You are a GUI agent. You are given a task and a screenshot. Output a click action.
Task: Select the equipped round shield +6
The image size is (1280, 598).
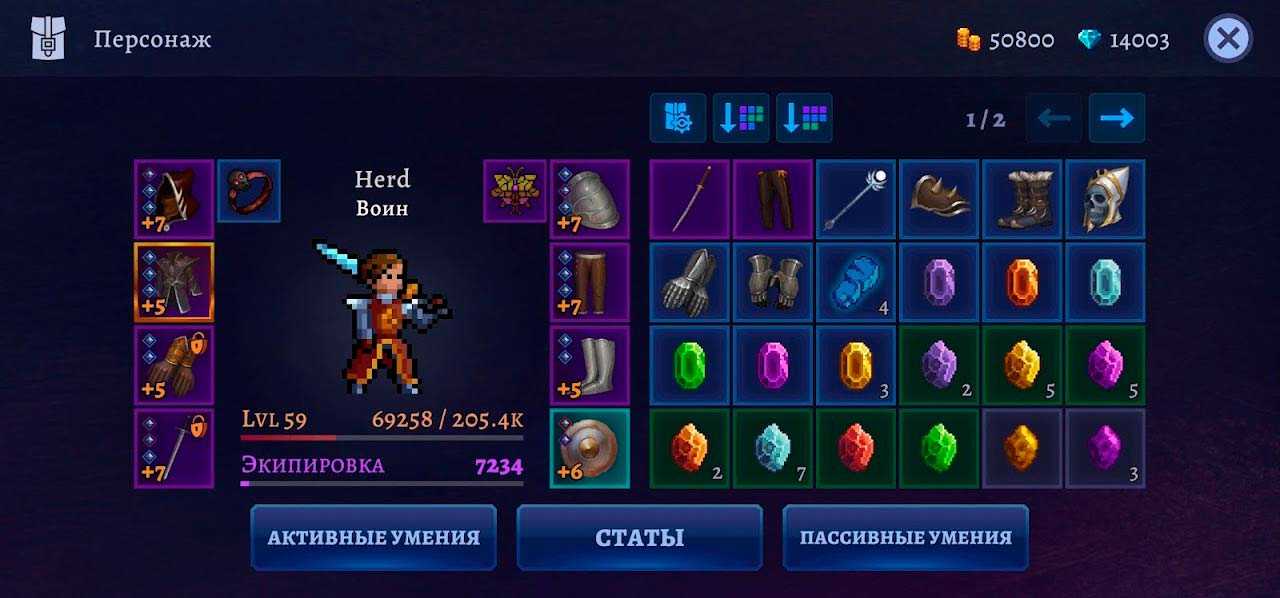pos(589,448)
